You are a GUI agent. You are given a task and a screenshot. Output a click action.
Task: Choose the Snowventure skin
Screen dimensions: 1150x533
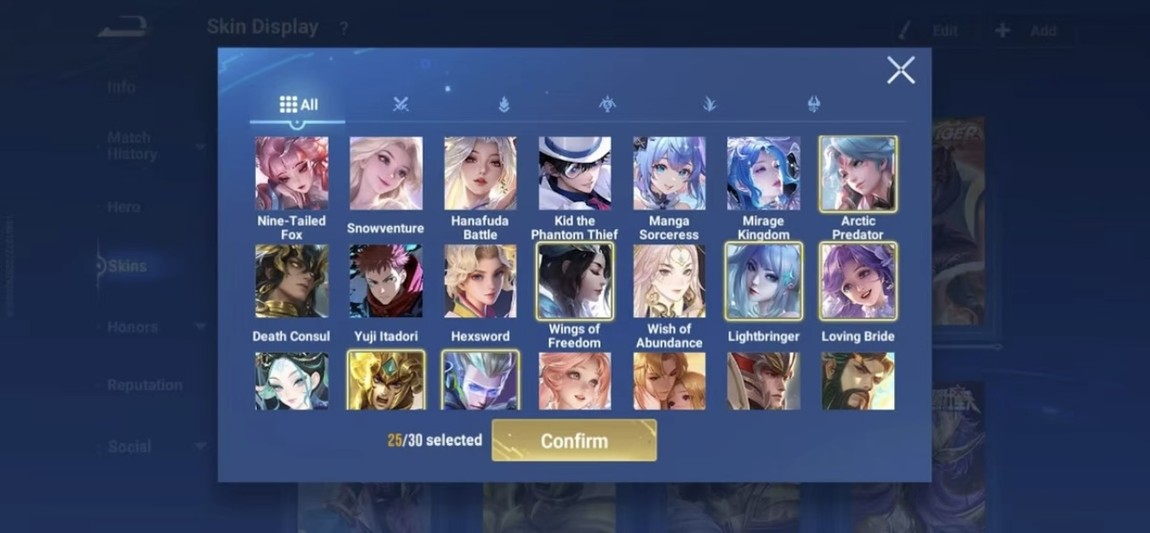click(x=385, y=174)
